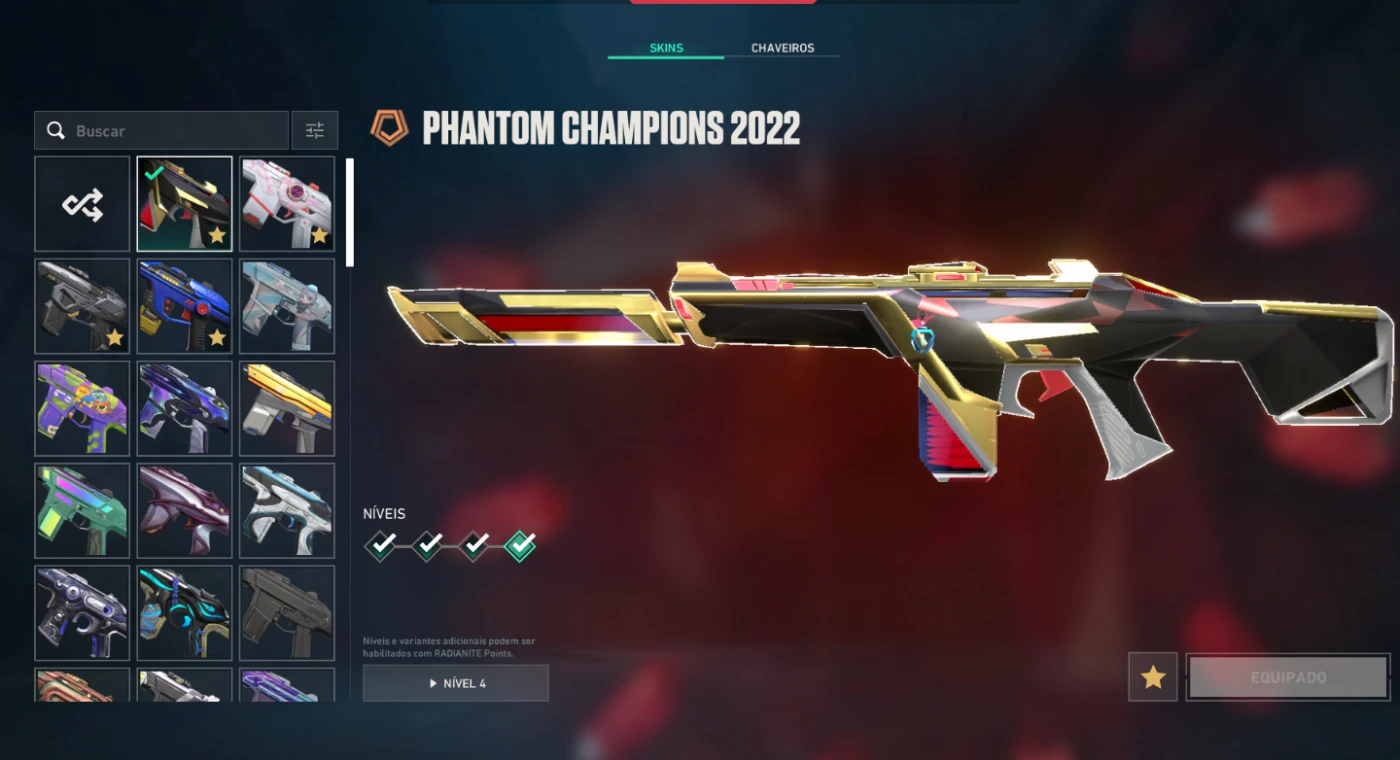The image size is (1400, 760).
Task: Select the blue and gold Phantom skin
Action: [185, 306]
